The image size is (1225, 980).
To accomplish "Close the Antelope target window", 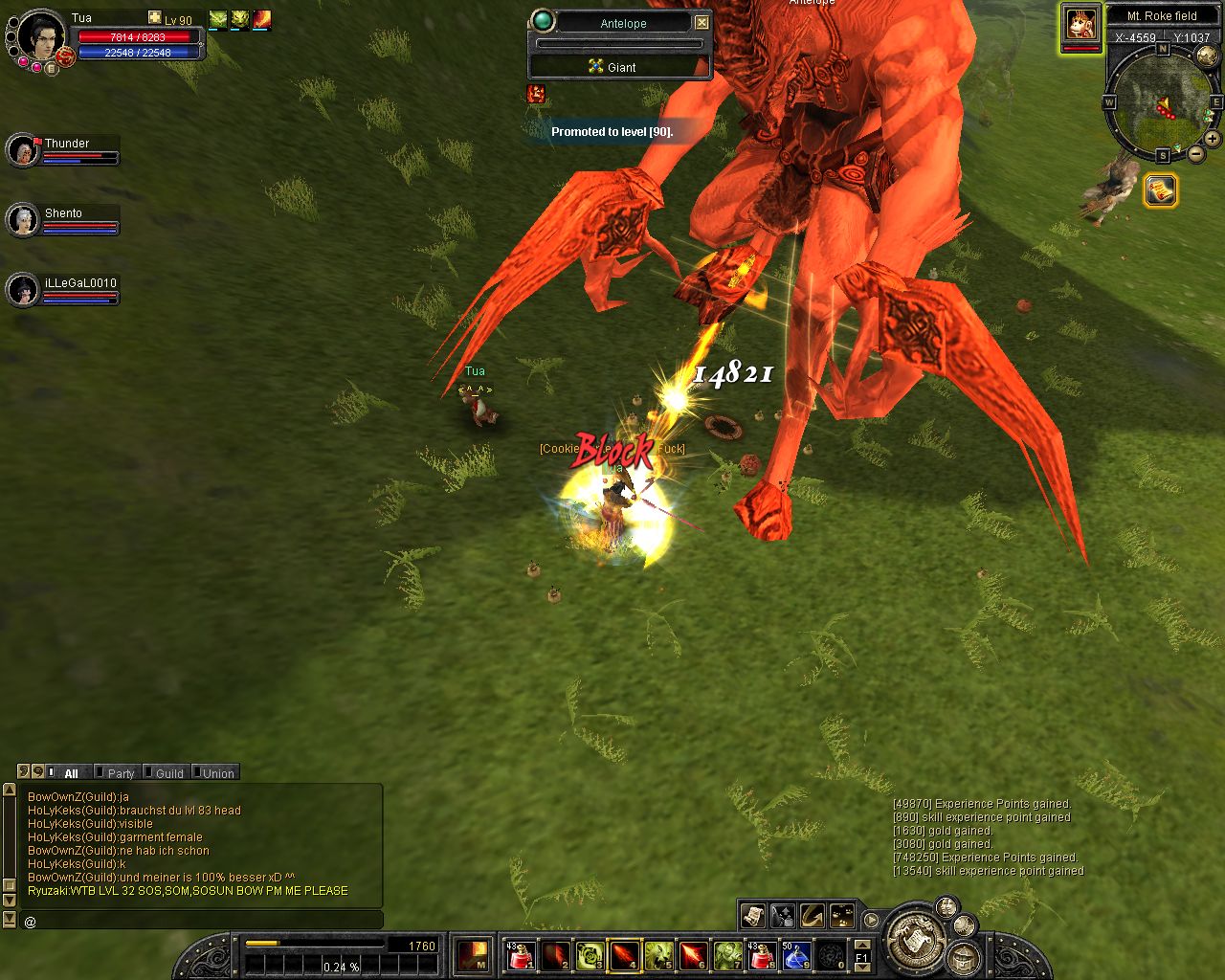I will click(702, 22).
